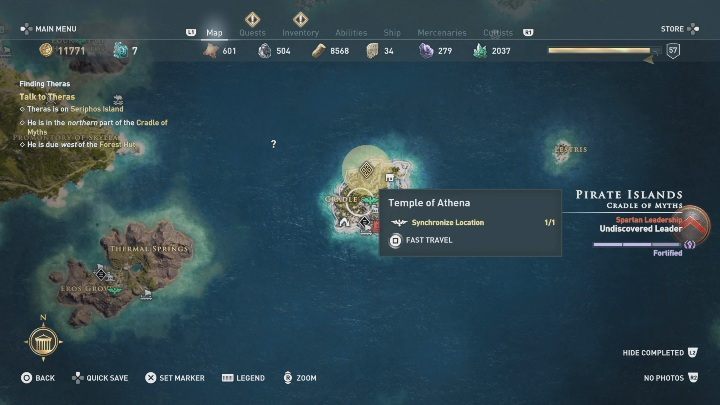Switch to the Inventory tab
Screen dimensions: 720x405
tap(300, 32)
